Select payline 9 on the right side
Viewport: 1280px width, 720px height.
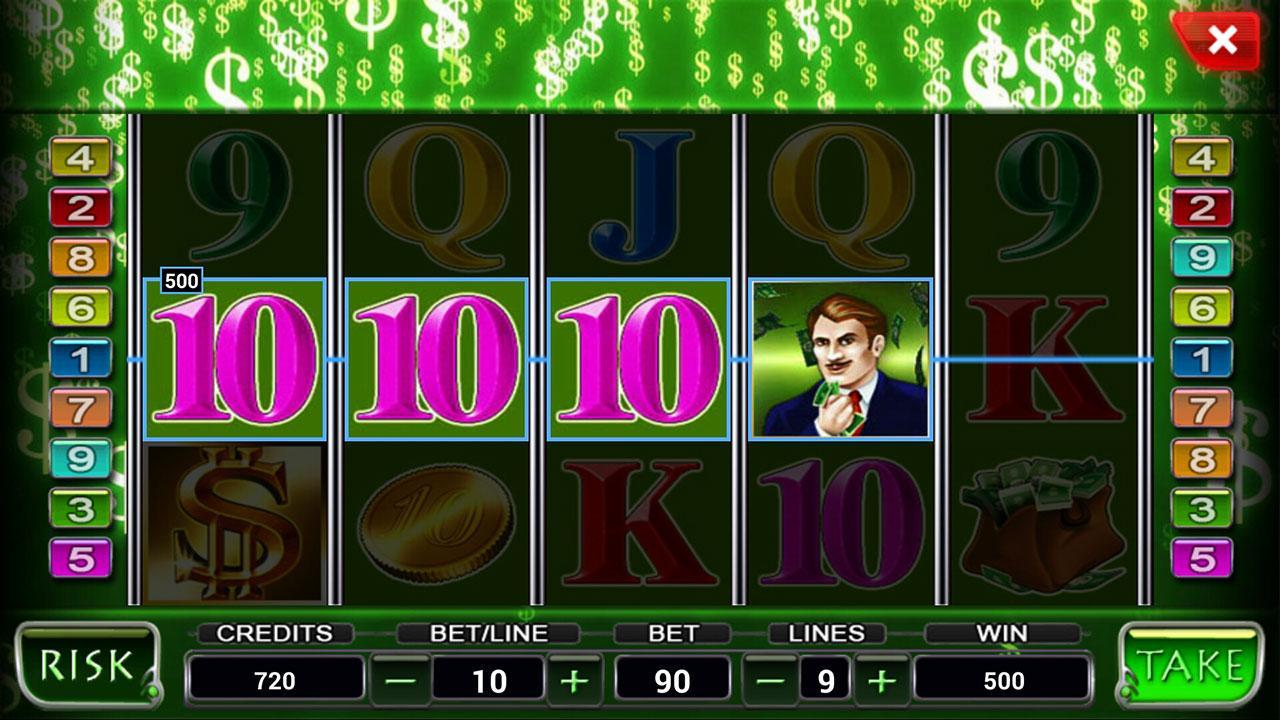point(1201,256)
